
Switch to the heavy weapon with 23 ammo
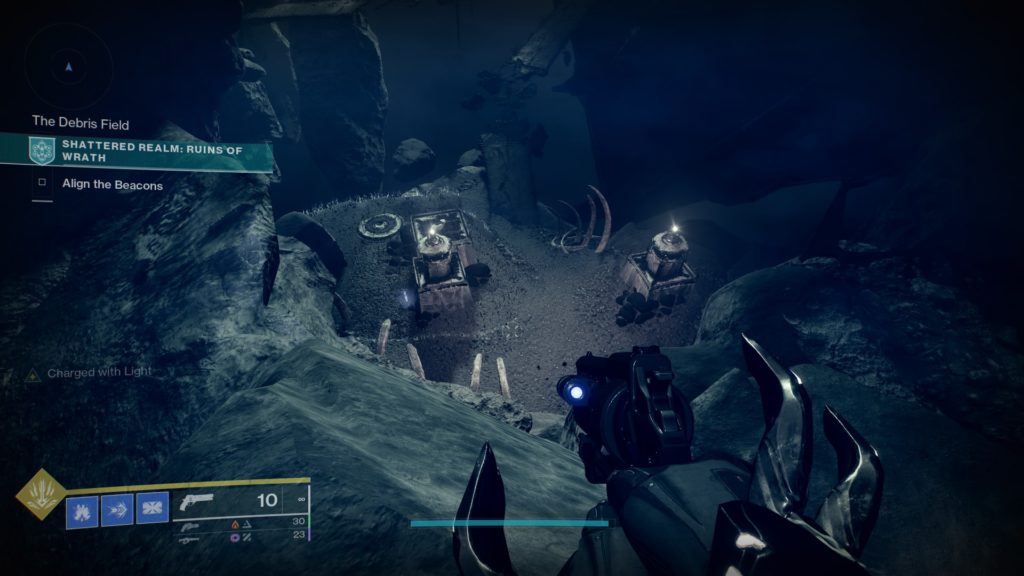coord(189,540)
